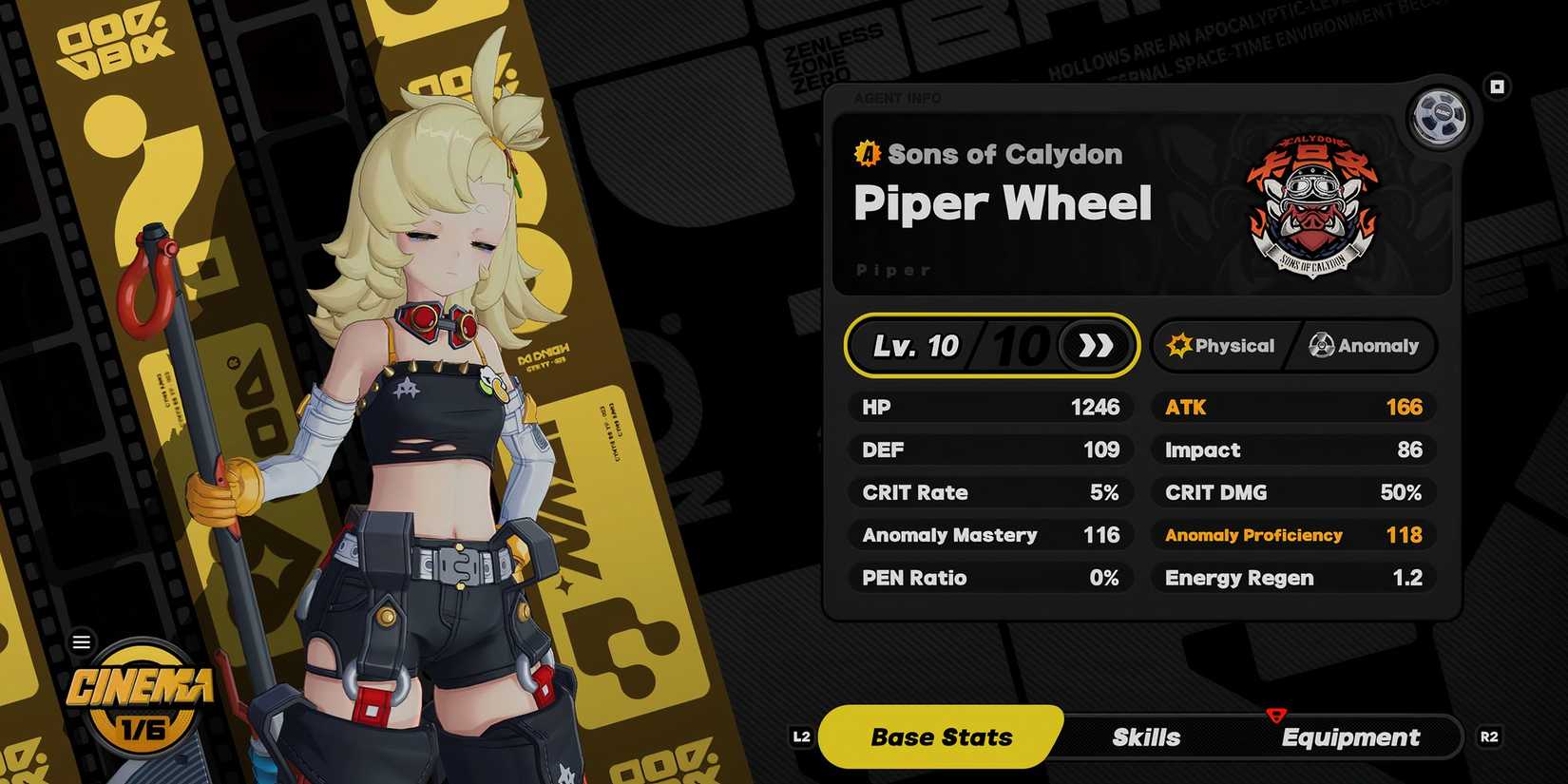The height and width of the screenshot is (784, 1568).
Task: Click the film reel icon on agent card
Action: (1439, 116)
